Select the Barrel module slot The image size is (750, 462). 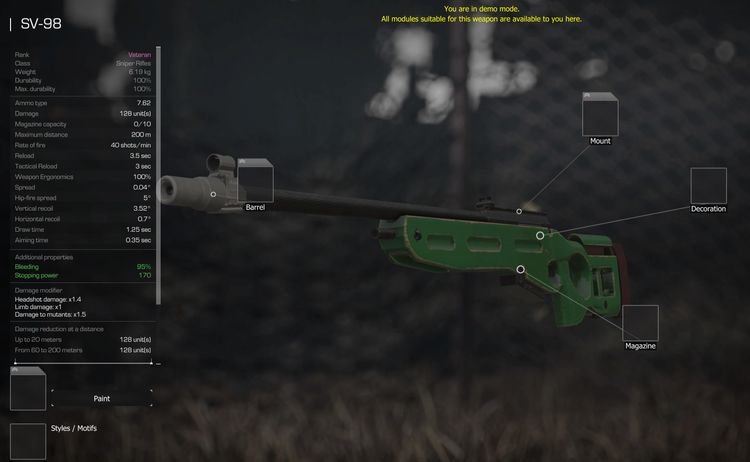point(255,182)
